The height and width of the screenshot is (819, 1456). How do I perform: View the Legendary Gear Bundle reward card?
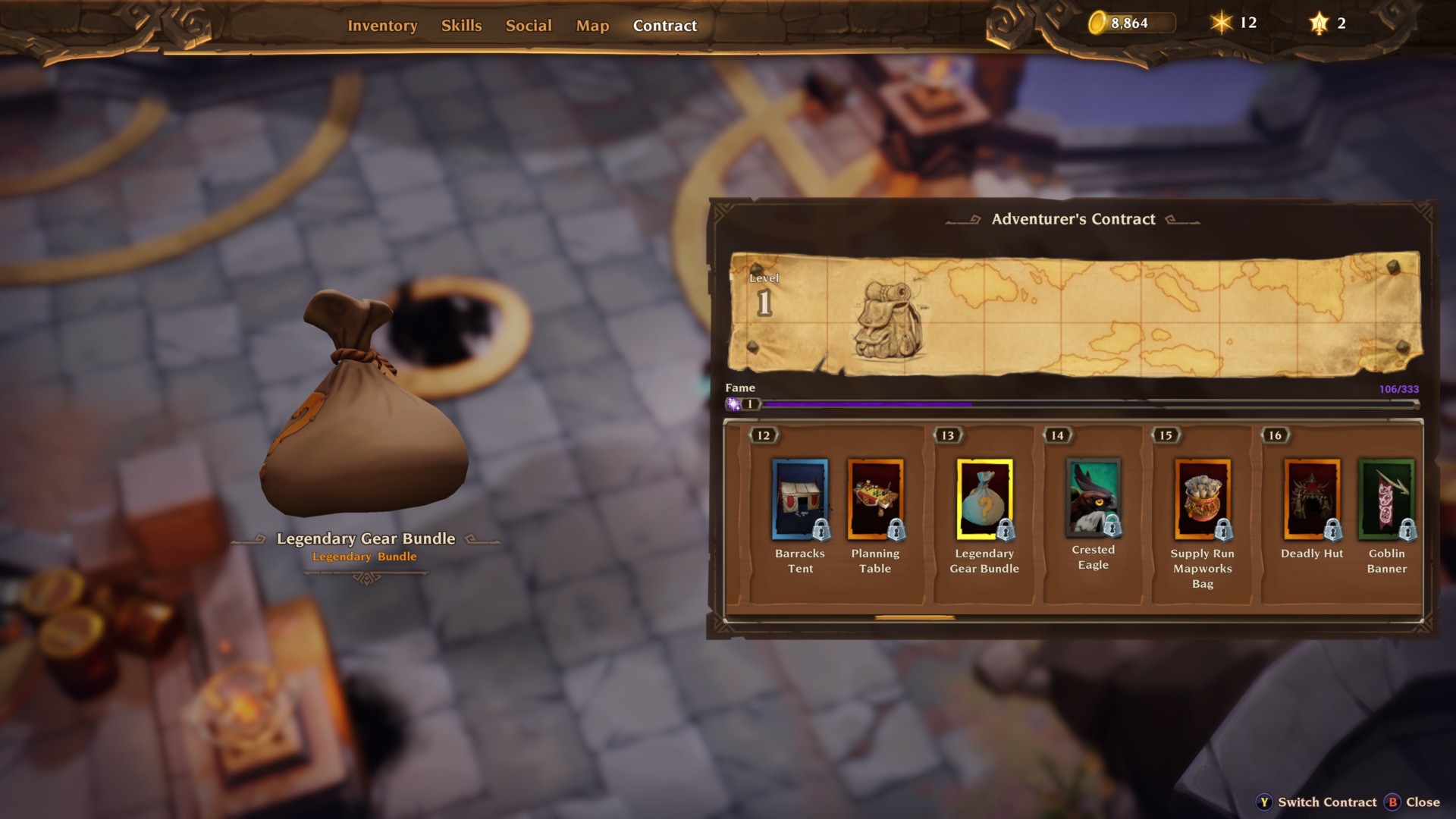[984, 499]
